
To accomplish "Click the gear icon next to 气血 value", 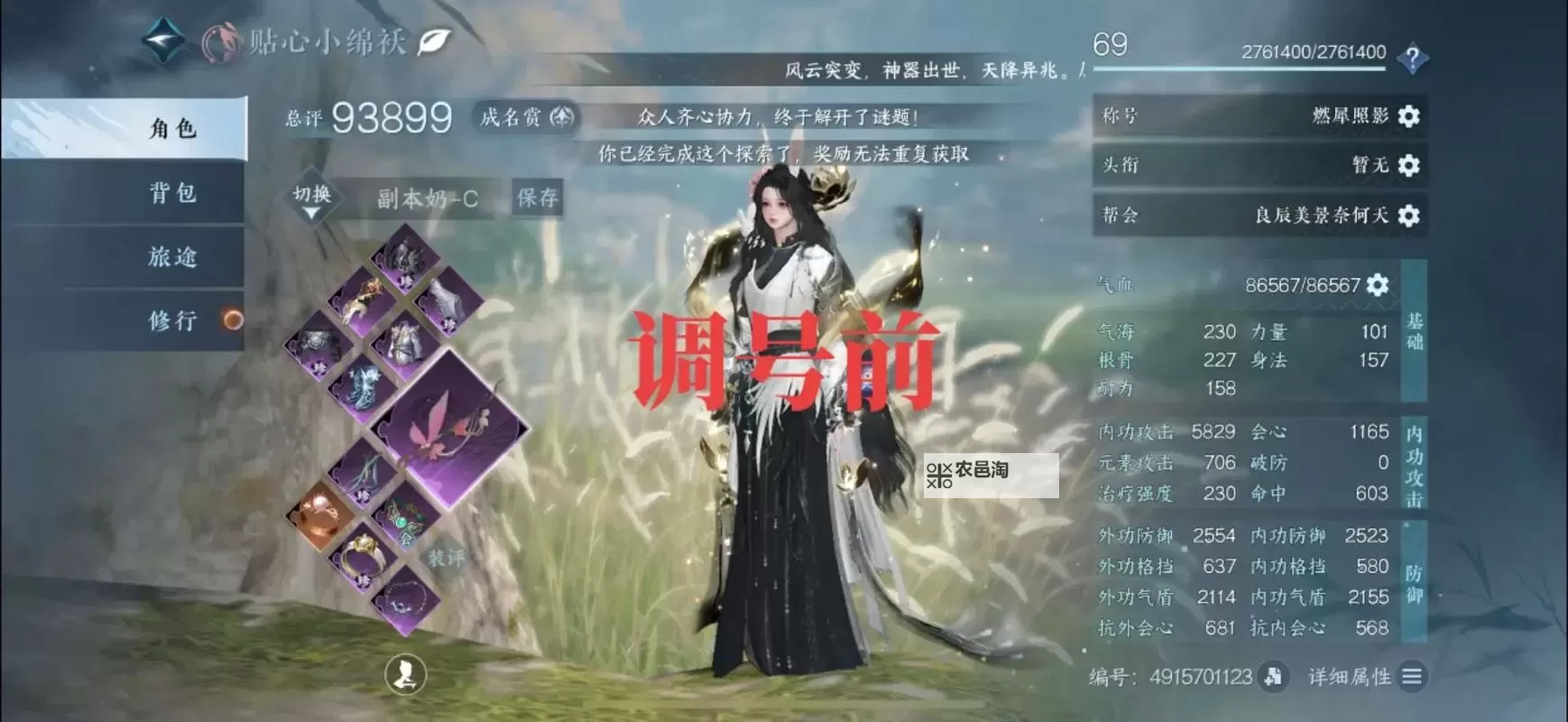I will tap(1377, 284).
